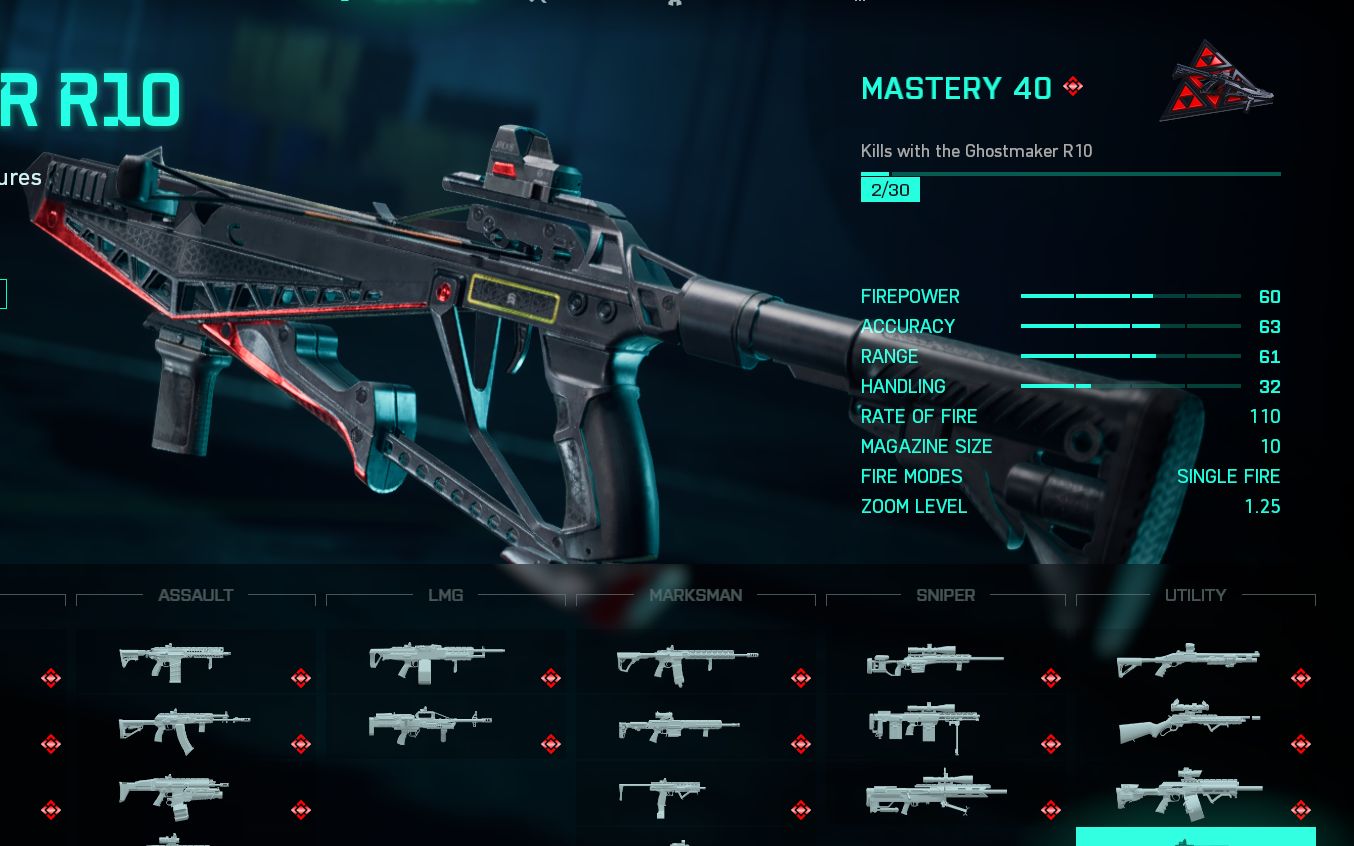This screenshot has height=846, width=1354.
Task: Pick the 12M Auto shotgun in the Utility column
Action: point(1188,794)
